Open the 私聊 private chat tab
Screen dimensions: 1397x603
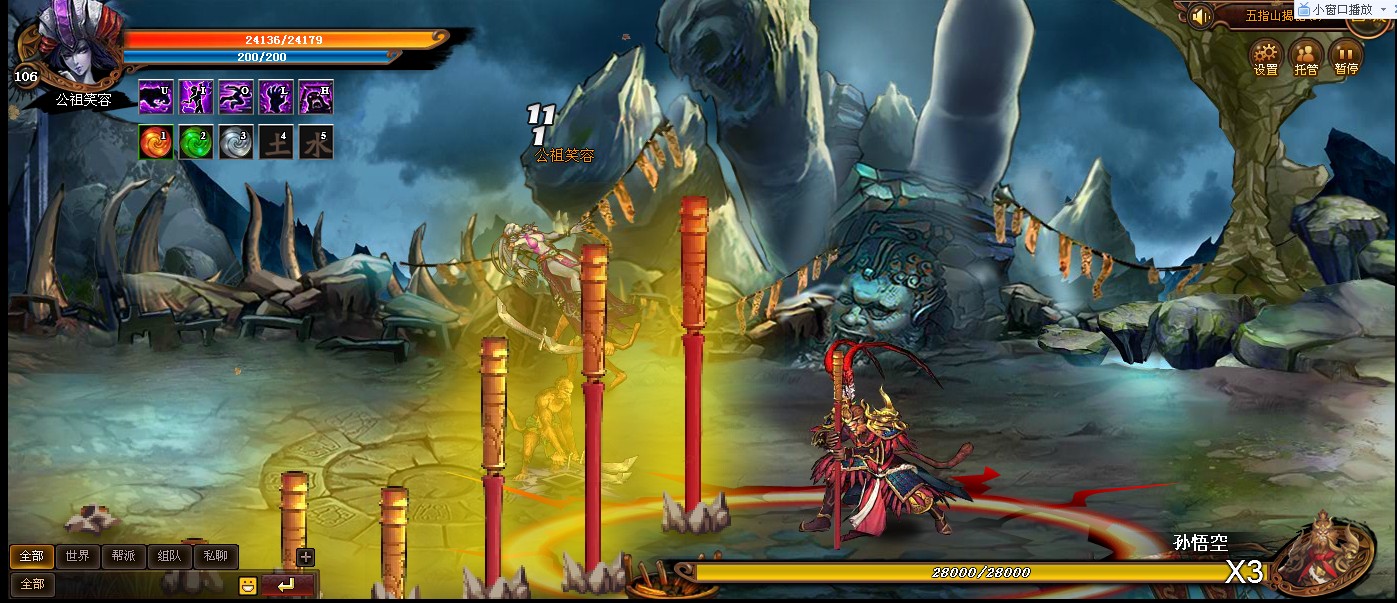click(x=215, y=557)
